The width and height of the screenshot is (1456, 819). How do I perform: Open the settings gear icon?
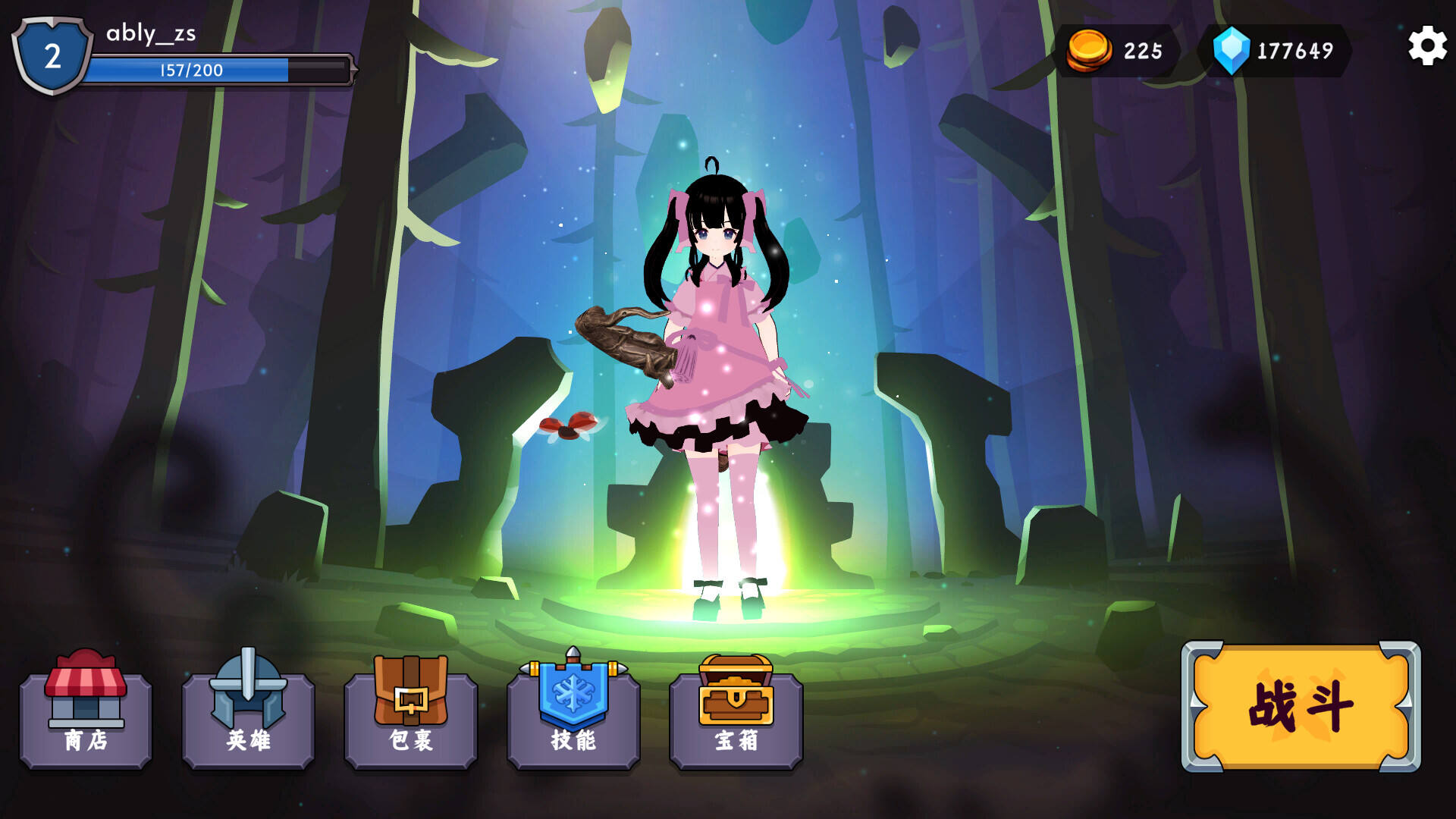(x=1428, y=45)
